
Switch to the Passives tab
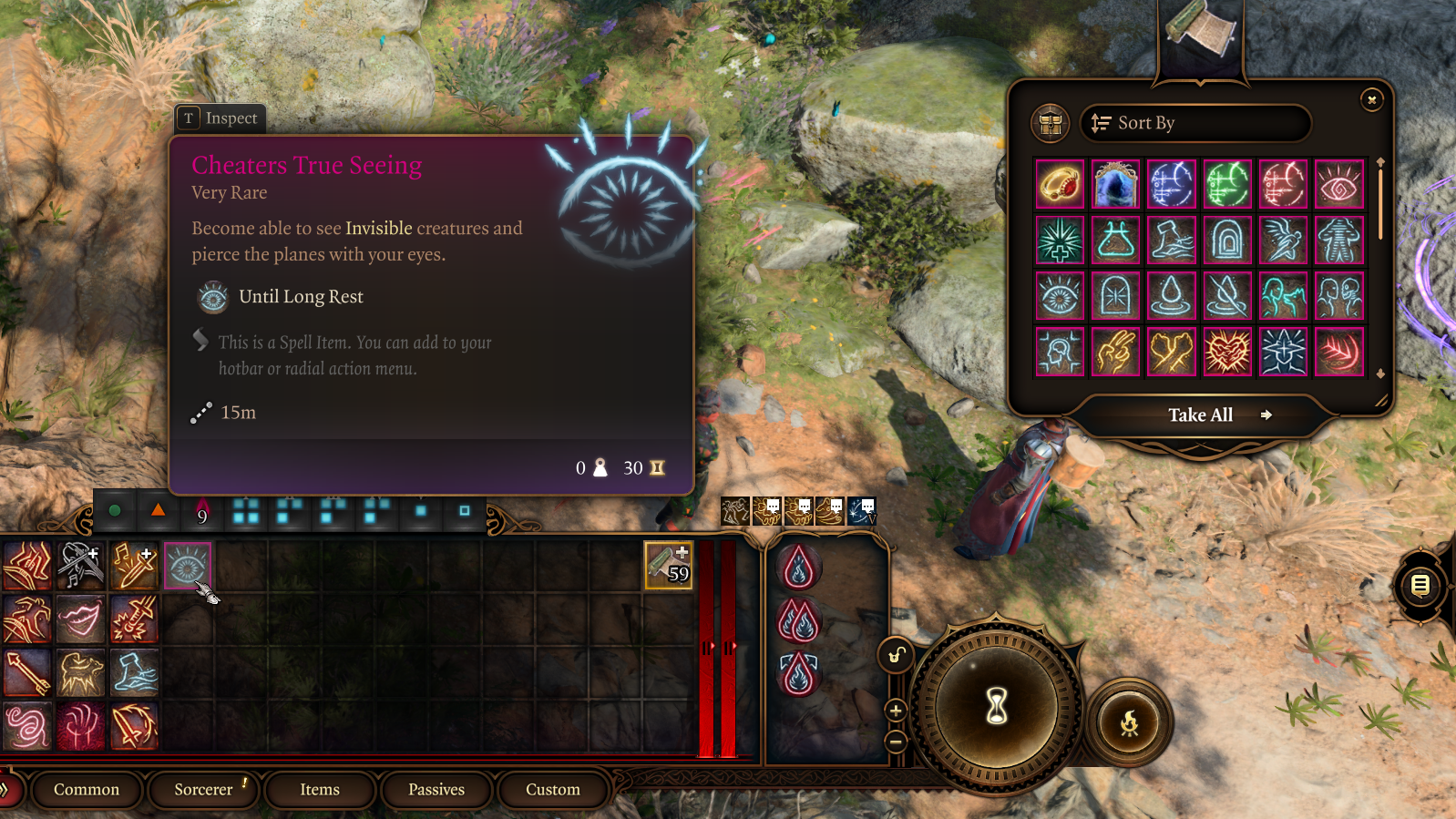pyautogui.click(x=436, y=790)
